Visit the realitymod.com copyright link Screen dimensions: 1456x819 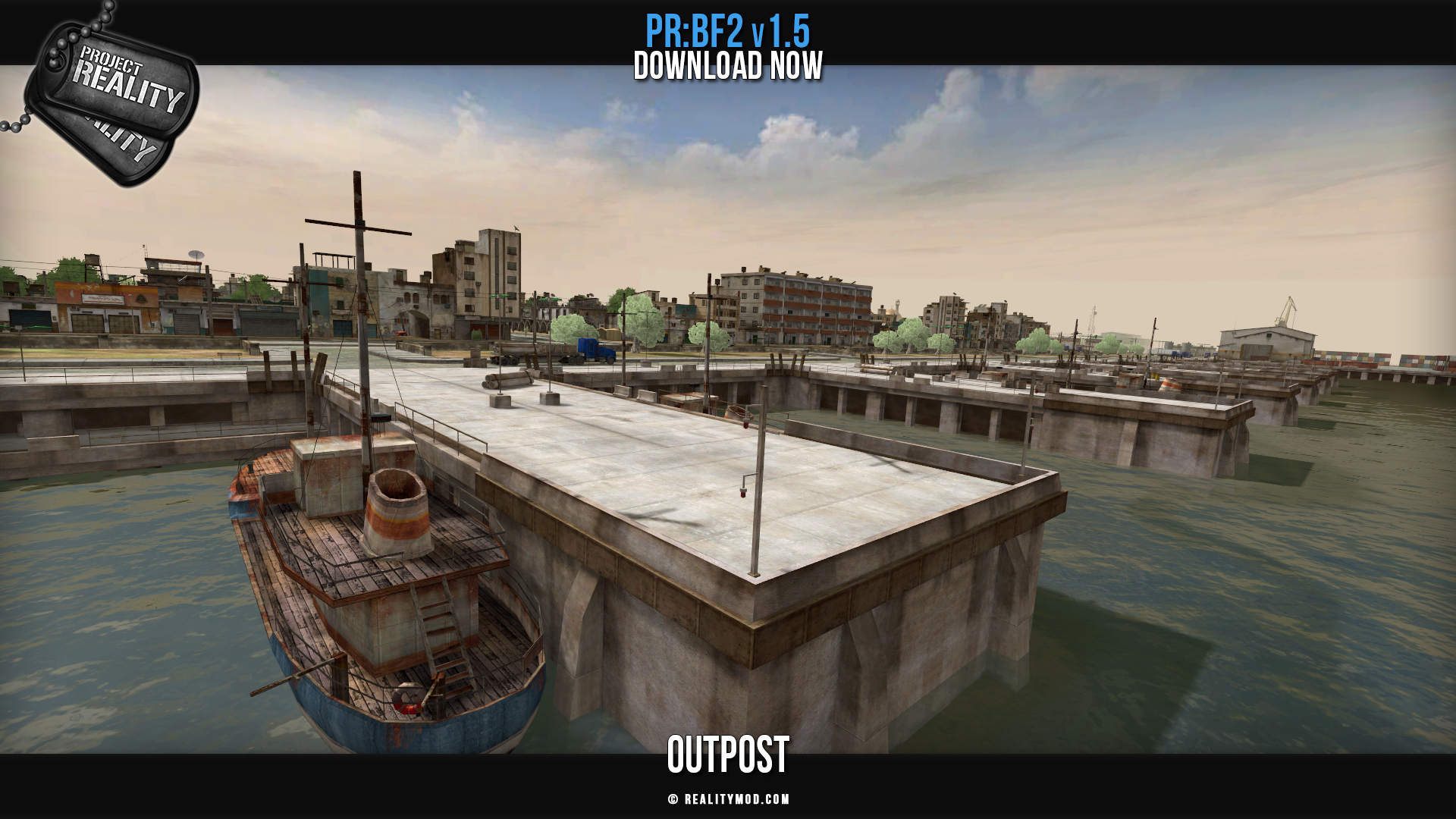(x=729, y=799)
